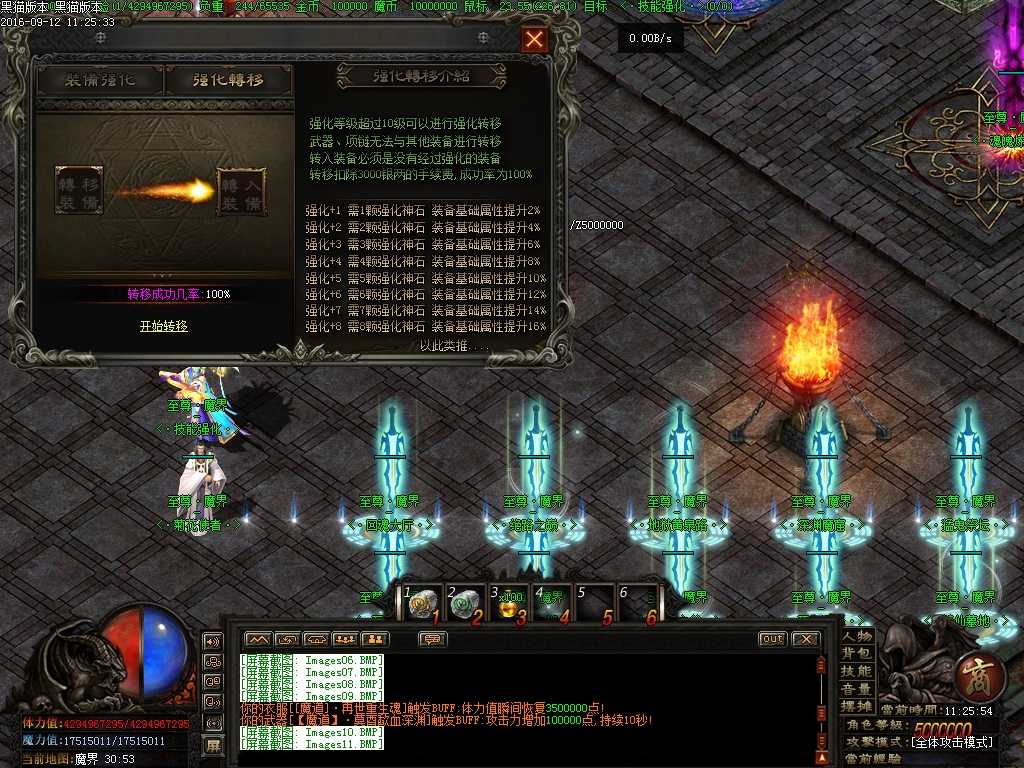This screenshot has width=1024, height=768.
Task: Click the chat window's out button
Action: (772, 639)
